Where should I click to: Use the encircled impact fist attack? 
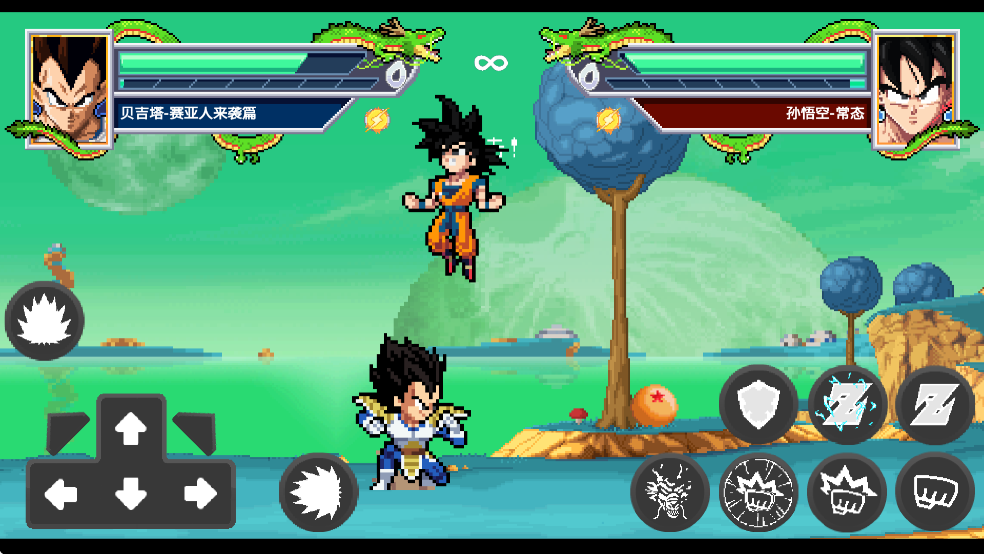[758, 492]
